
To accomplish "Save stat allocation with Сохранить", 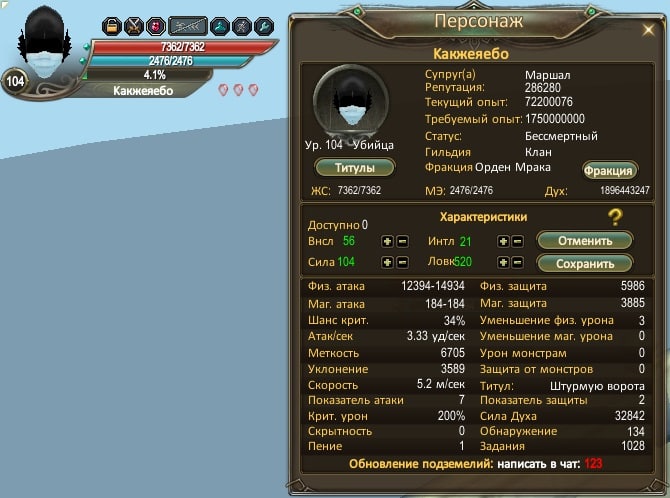I will [x=585, y=263].
